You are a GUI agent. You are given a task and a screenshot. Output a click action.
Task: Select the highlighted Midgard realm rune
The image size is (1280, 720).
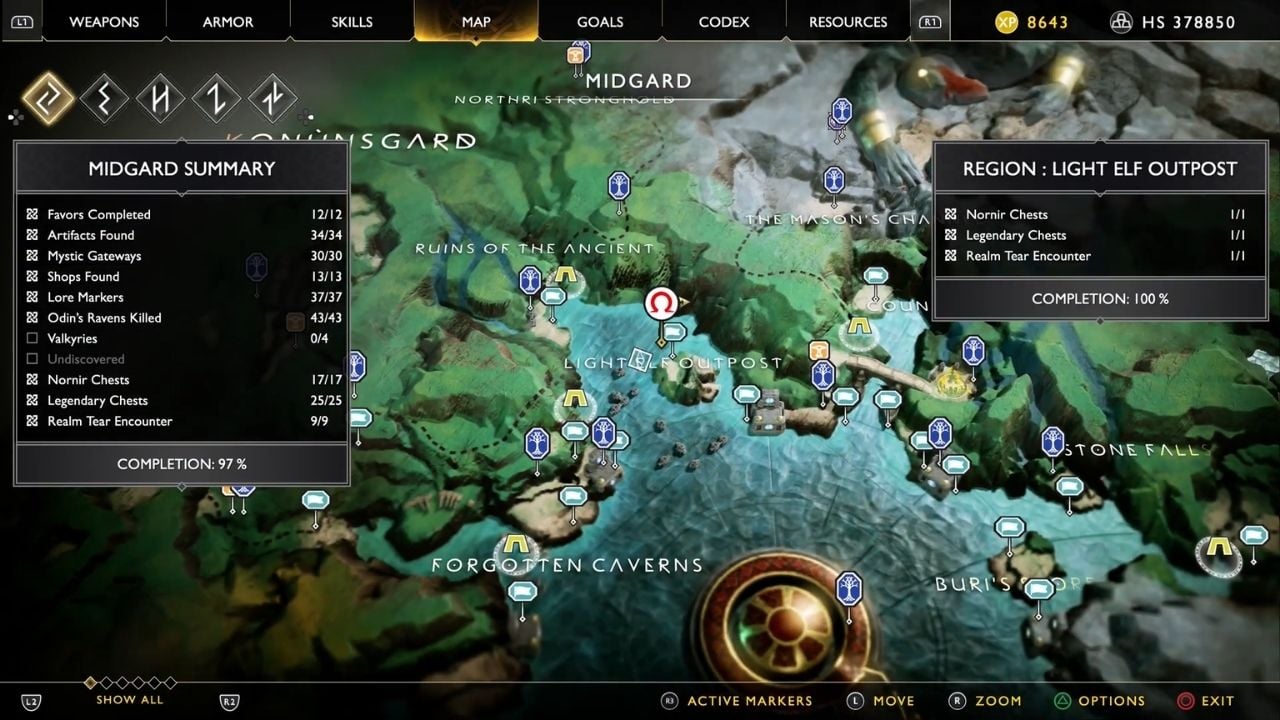point(48,99)
